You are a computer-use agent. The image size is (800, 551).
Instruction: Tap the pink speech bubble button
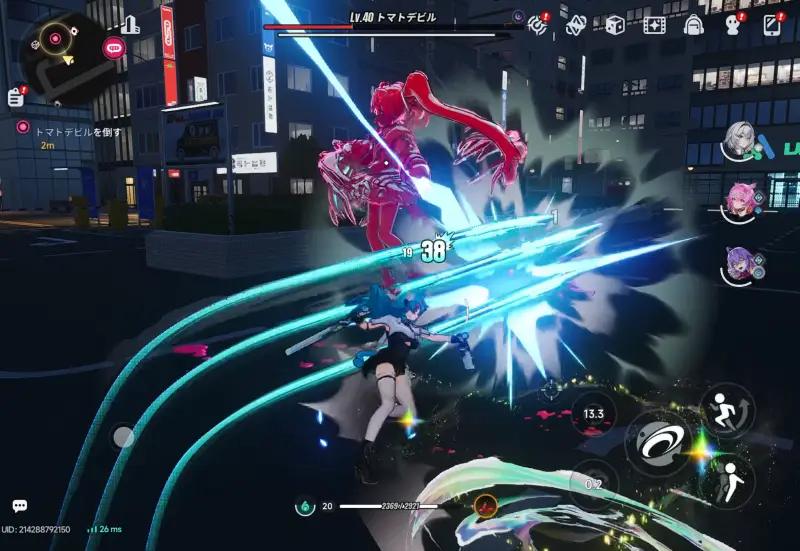pos(114,45)
